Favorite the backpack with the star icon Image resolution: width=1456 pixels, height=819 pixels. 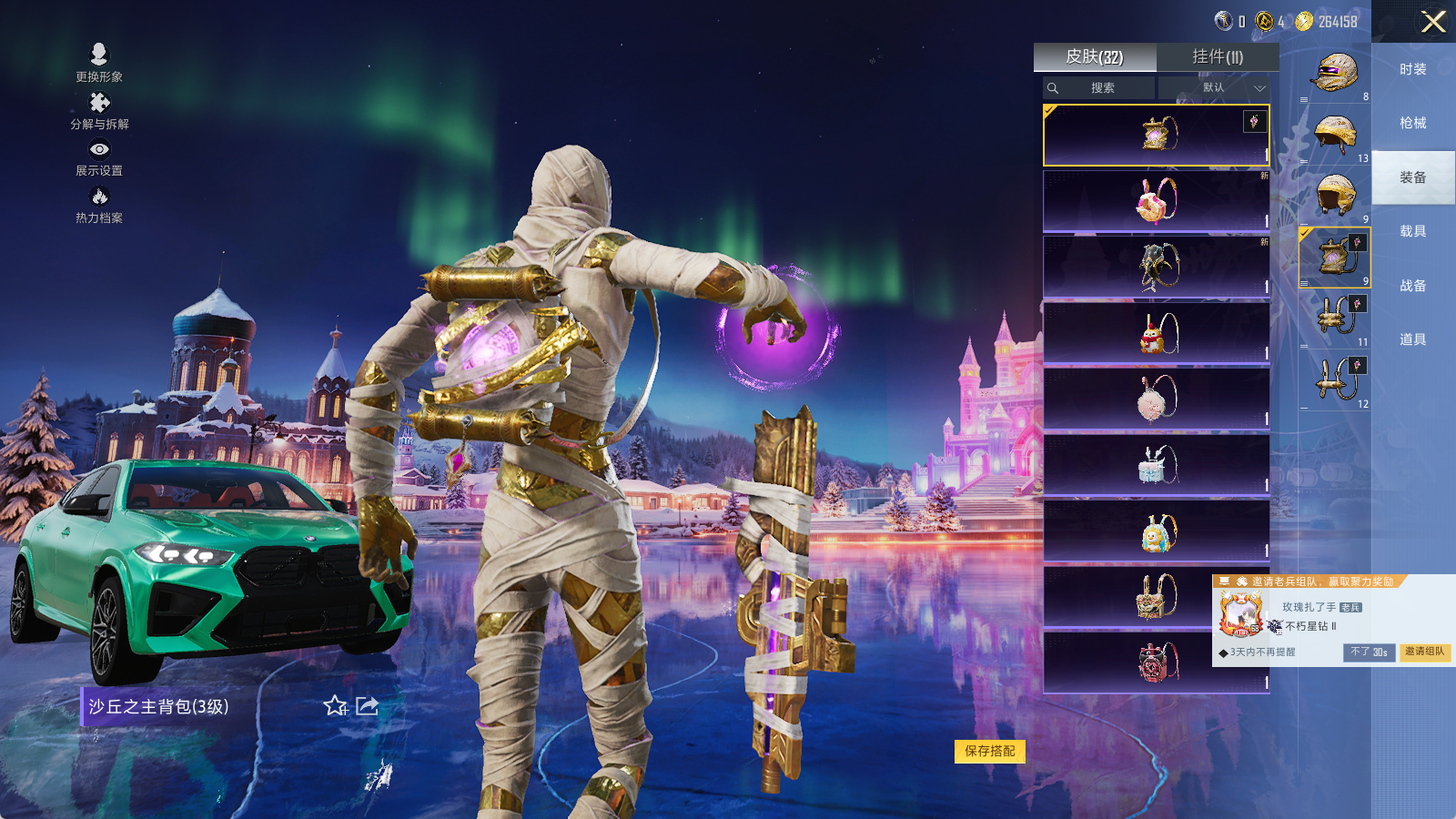pos(335,706)
